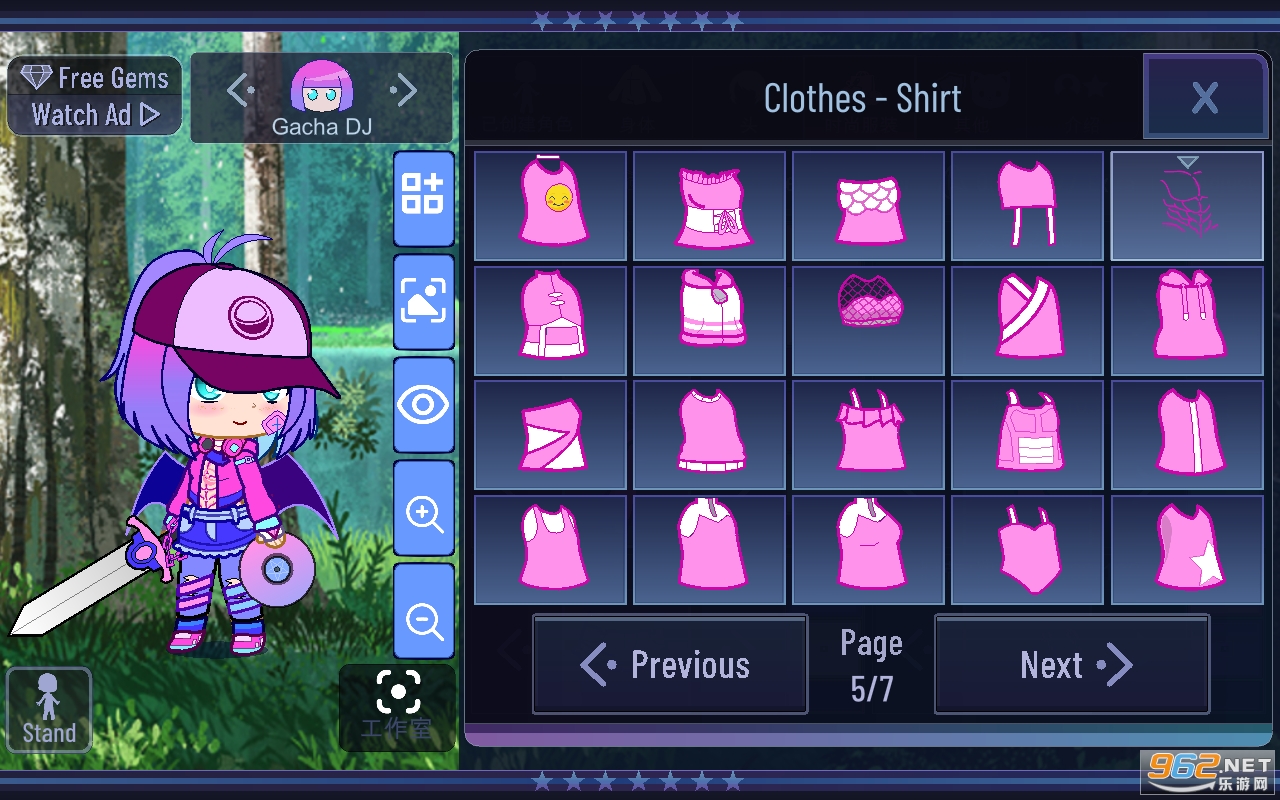Open the grid-plus layout button

click(424, 197)
